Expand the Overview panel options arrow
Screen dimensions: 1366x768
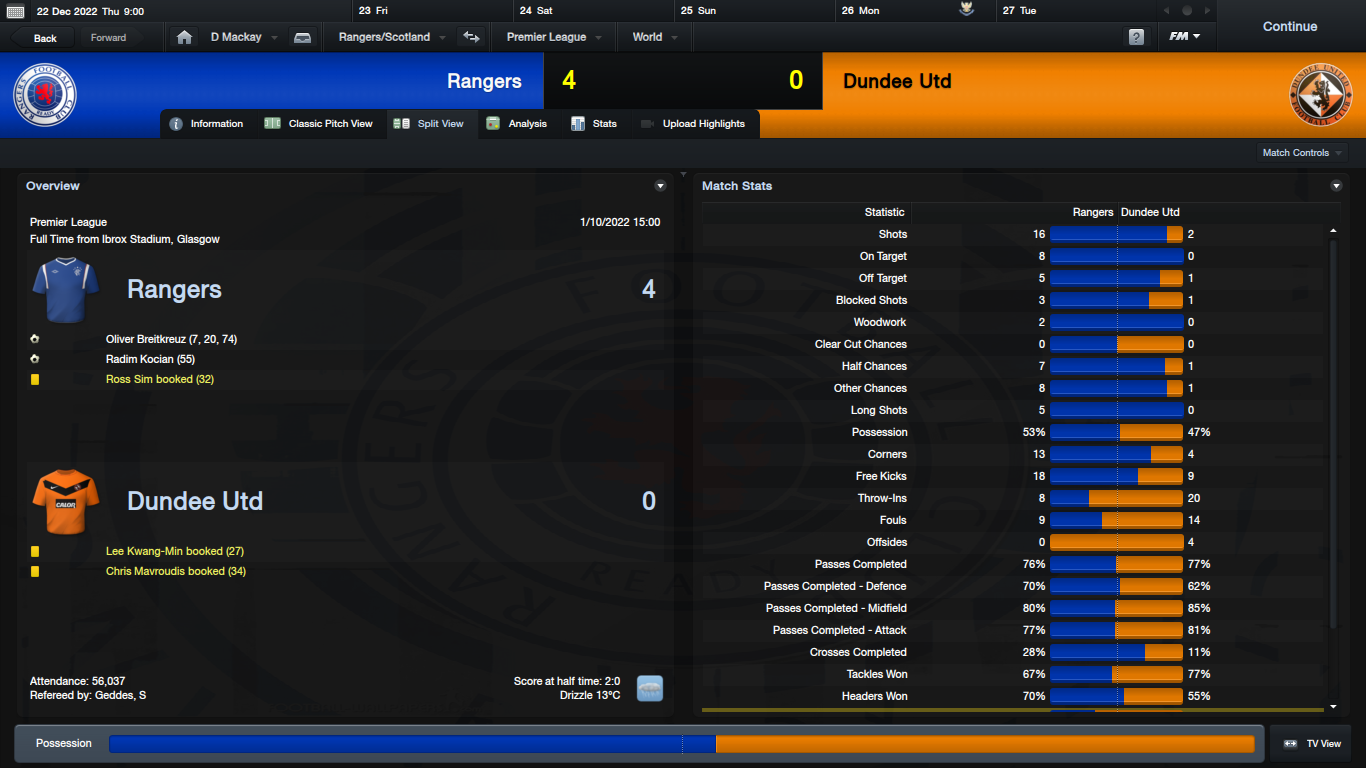tap(660, 186)
